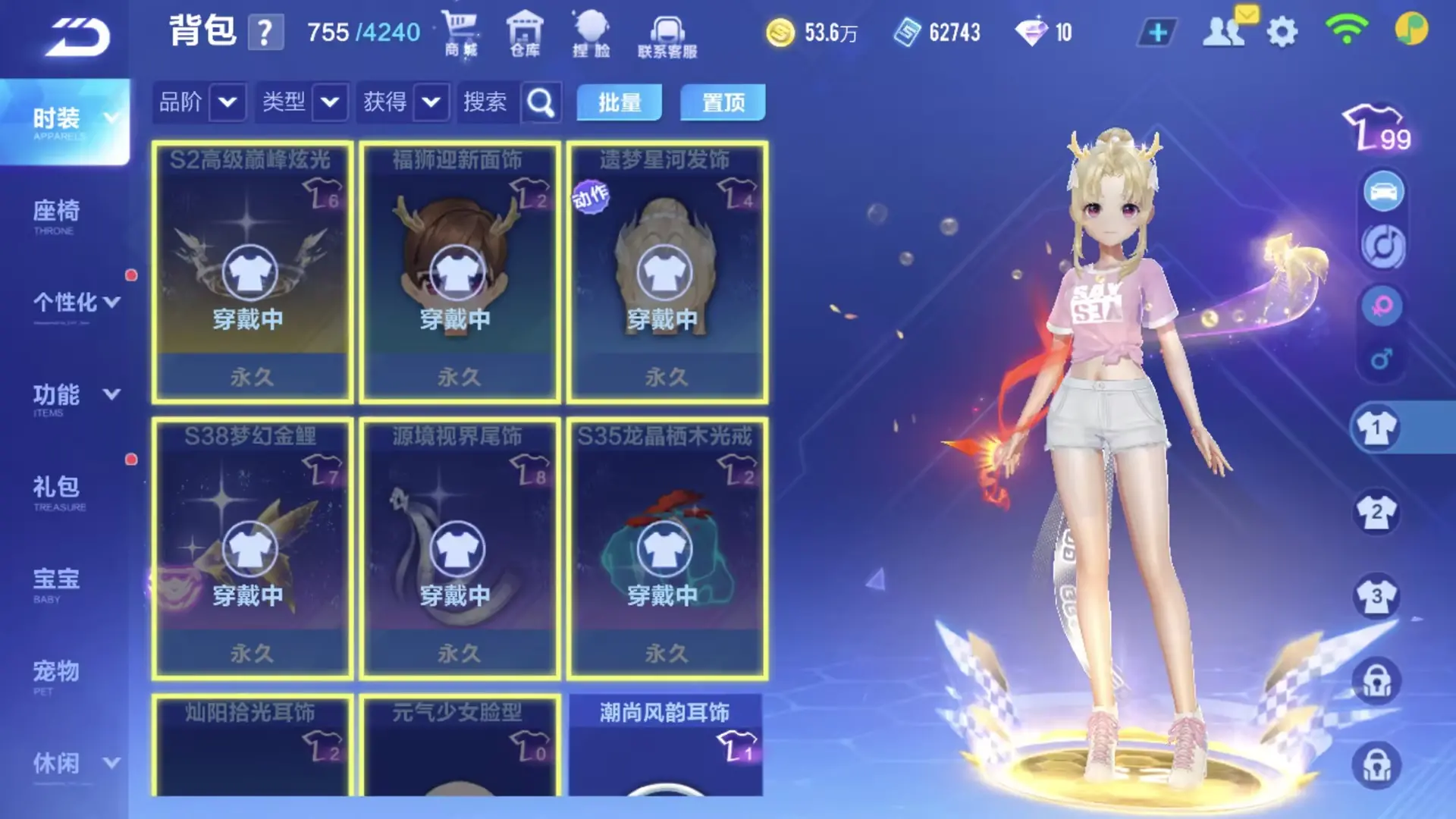1456x819 pixels.
Task: Select the S2高级巅峰炫光 item card
Action: [x=252, y=271]
